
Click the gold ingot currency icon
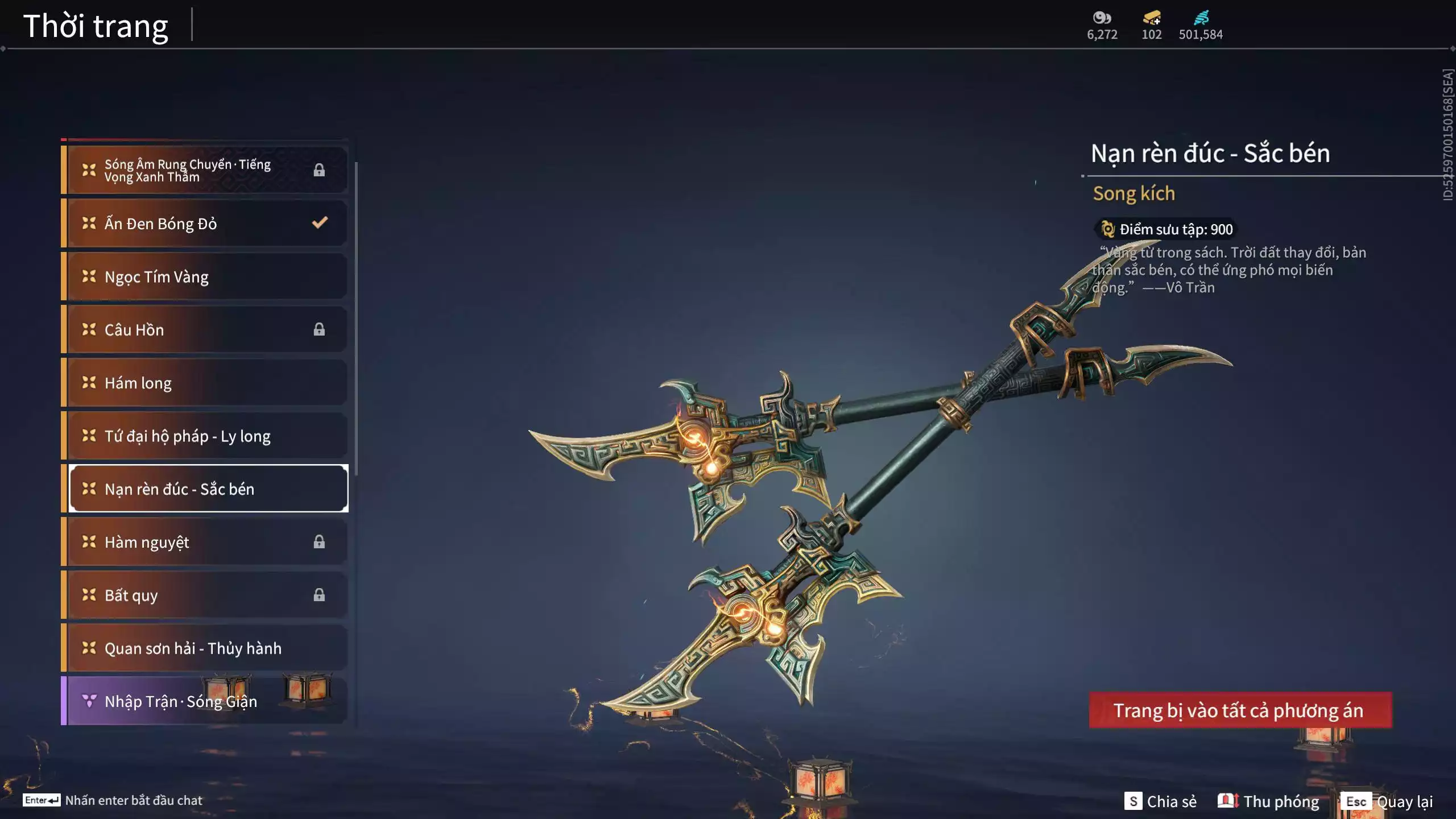(x=1152, y=18)
